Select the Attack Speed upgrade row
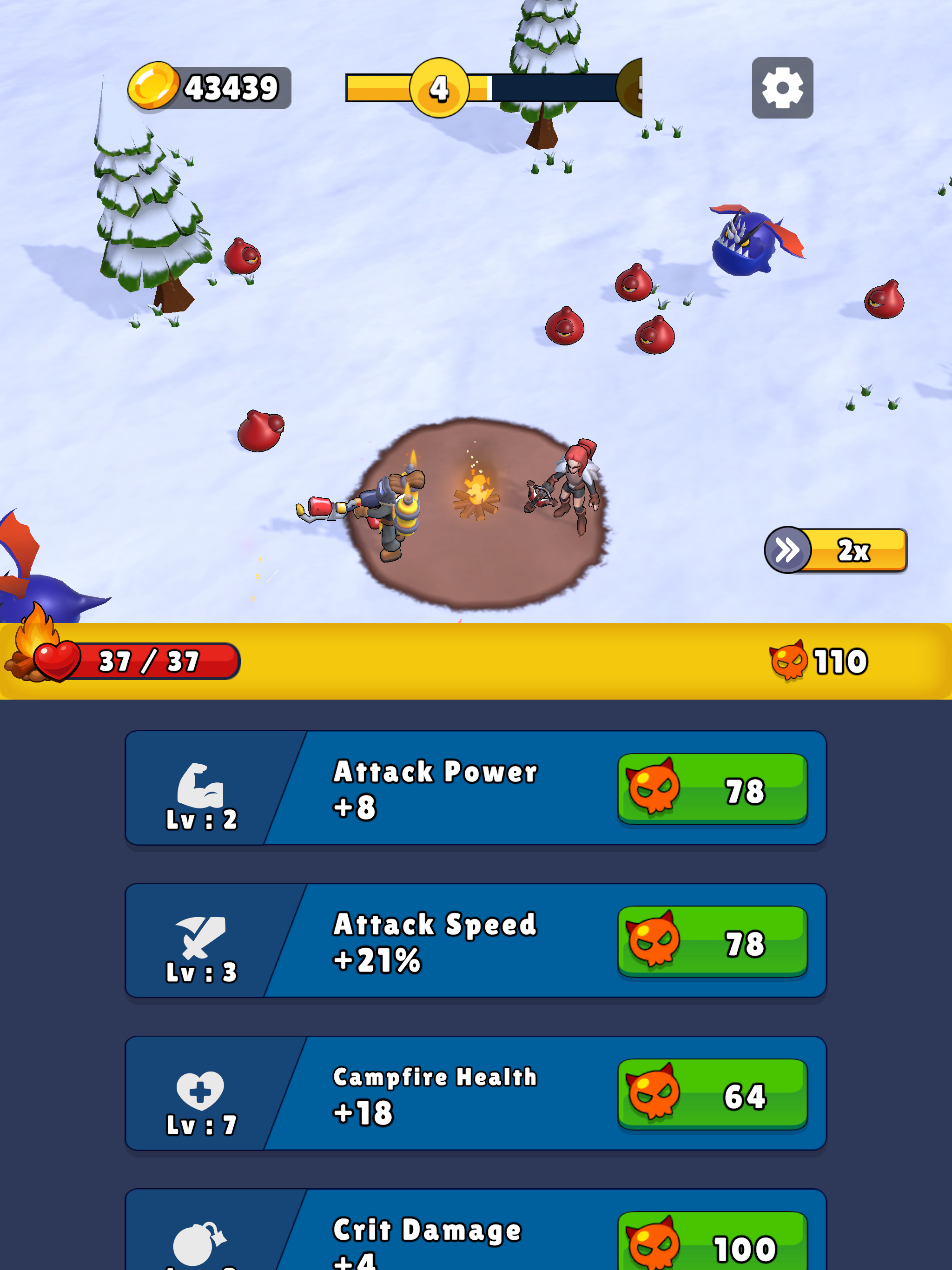 click(476, 942)
